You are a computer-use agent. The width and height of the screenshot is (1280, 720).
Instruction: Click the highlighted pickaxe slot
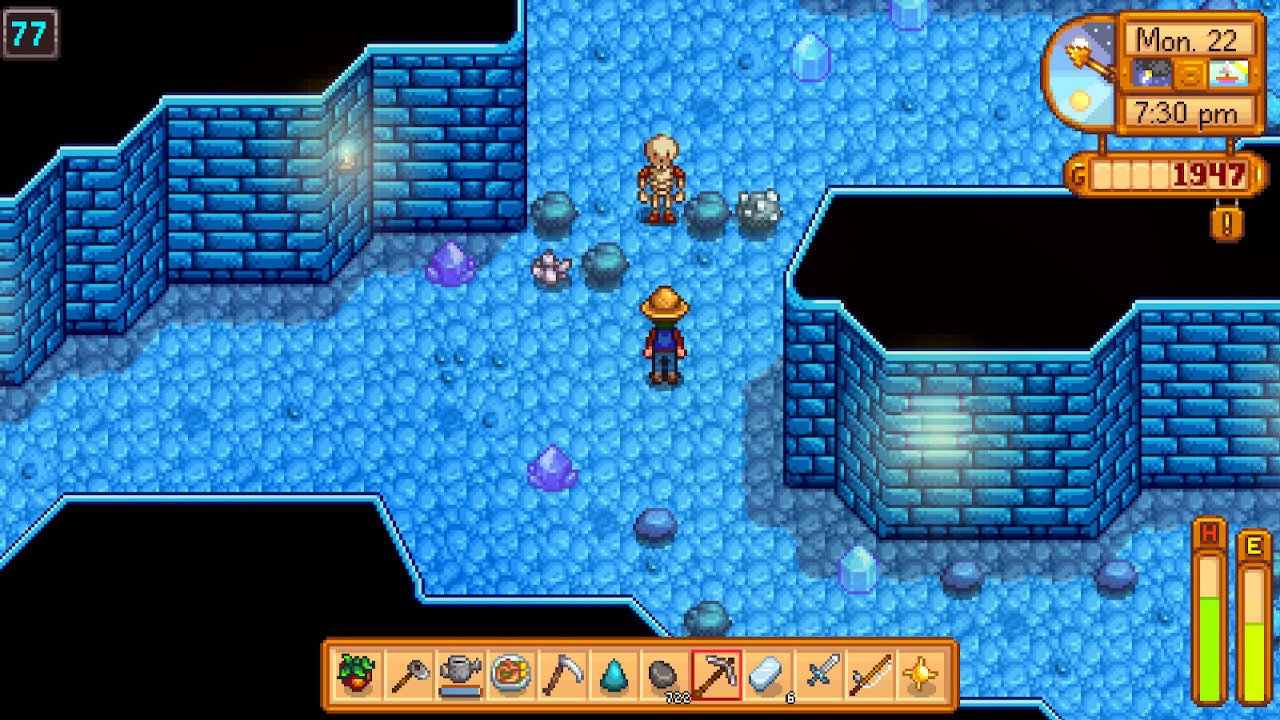coord(716,675)
